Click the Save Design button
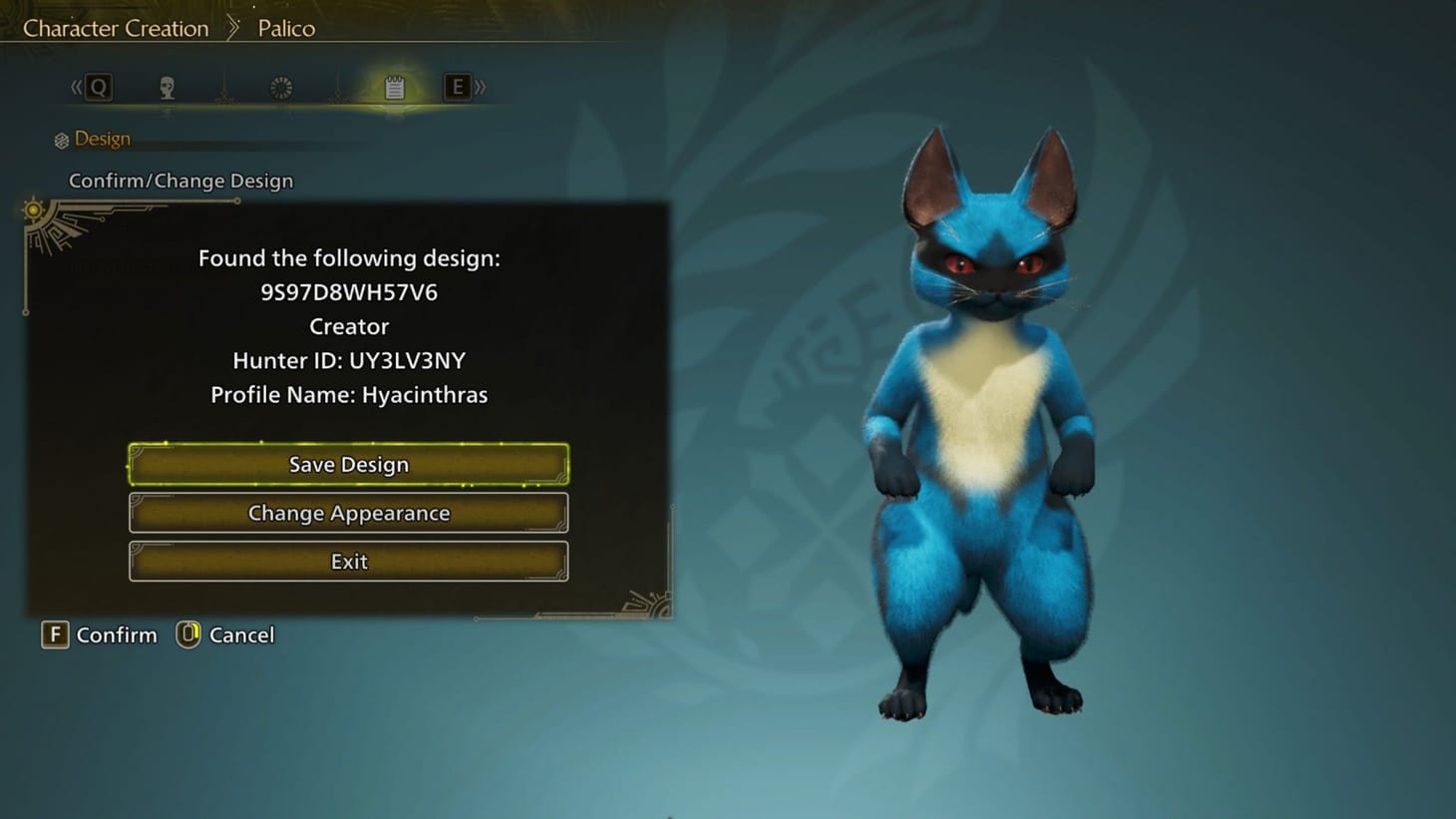The width and height of the screenshot is (1456, 819). click(348, 464)
